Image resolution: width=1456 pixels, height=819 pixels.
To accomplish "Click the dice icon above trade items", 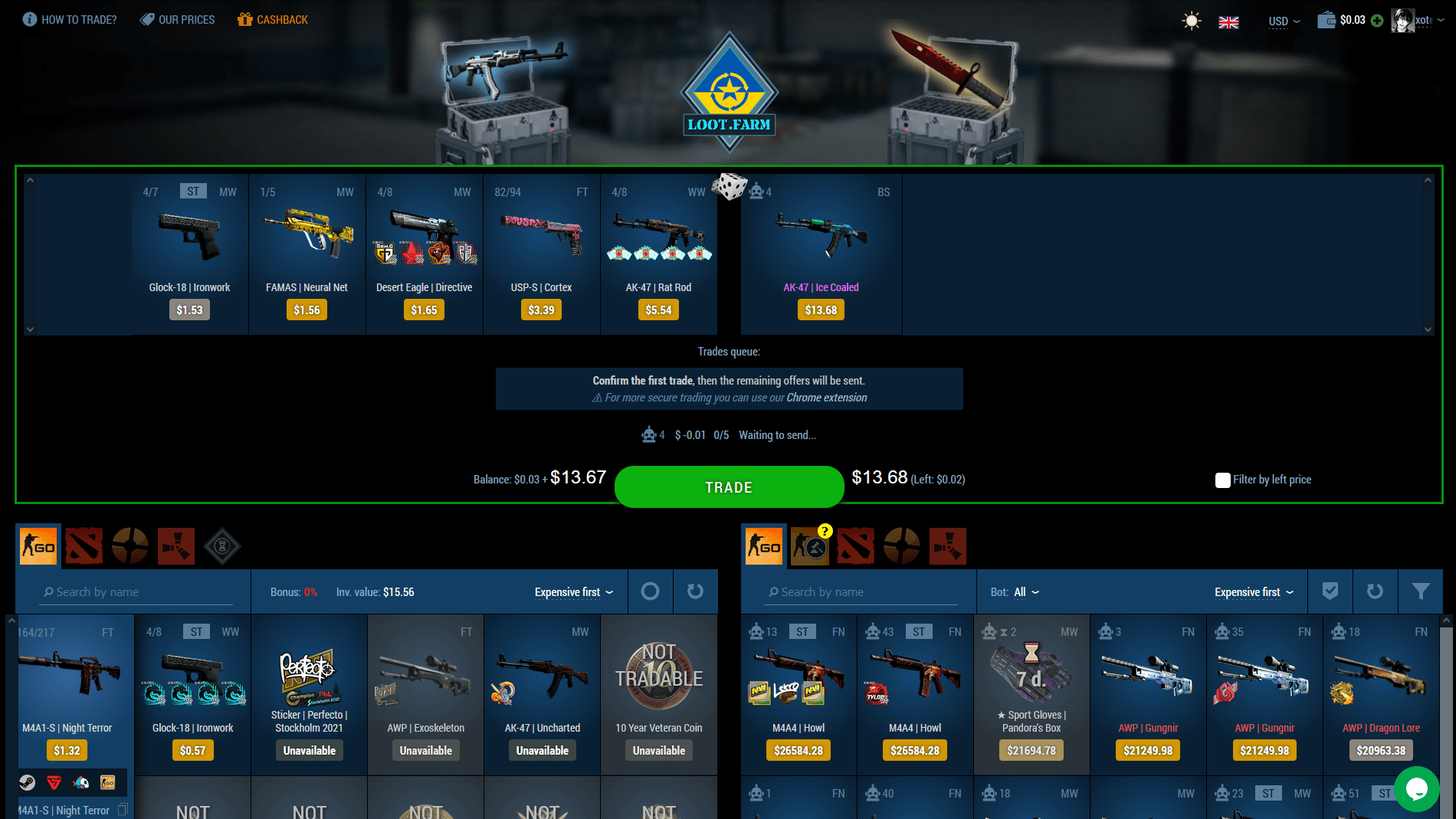I will pyautogui.click(x=730, y=186).
